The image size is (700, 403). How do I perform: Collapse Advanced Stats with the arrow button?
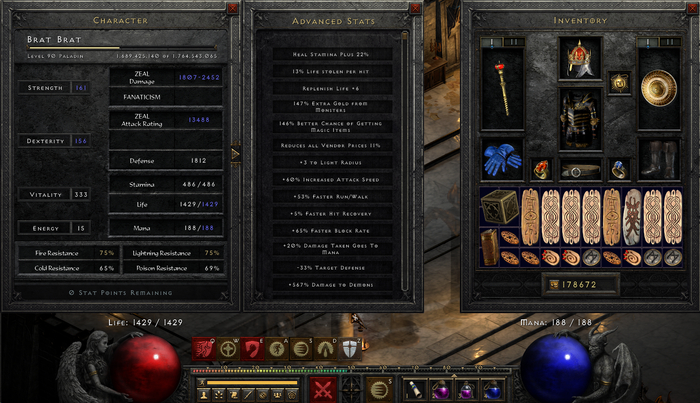[x=236, y=154]
